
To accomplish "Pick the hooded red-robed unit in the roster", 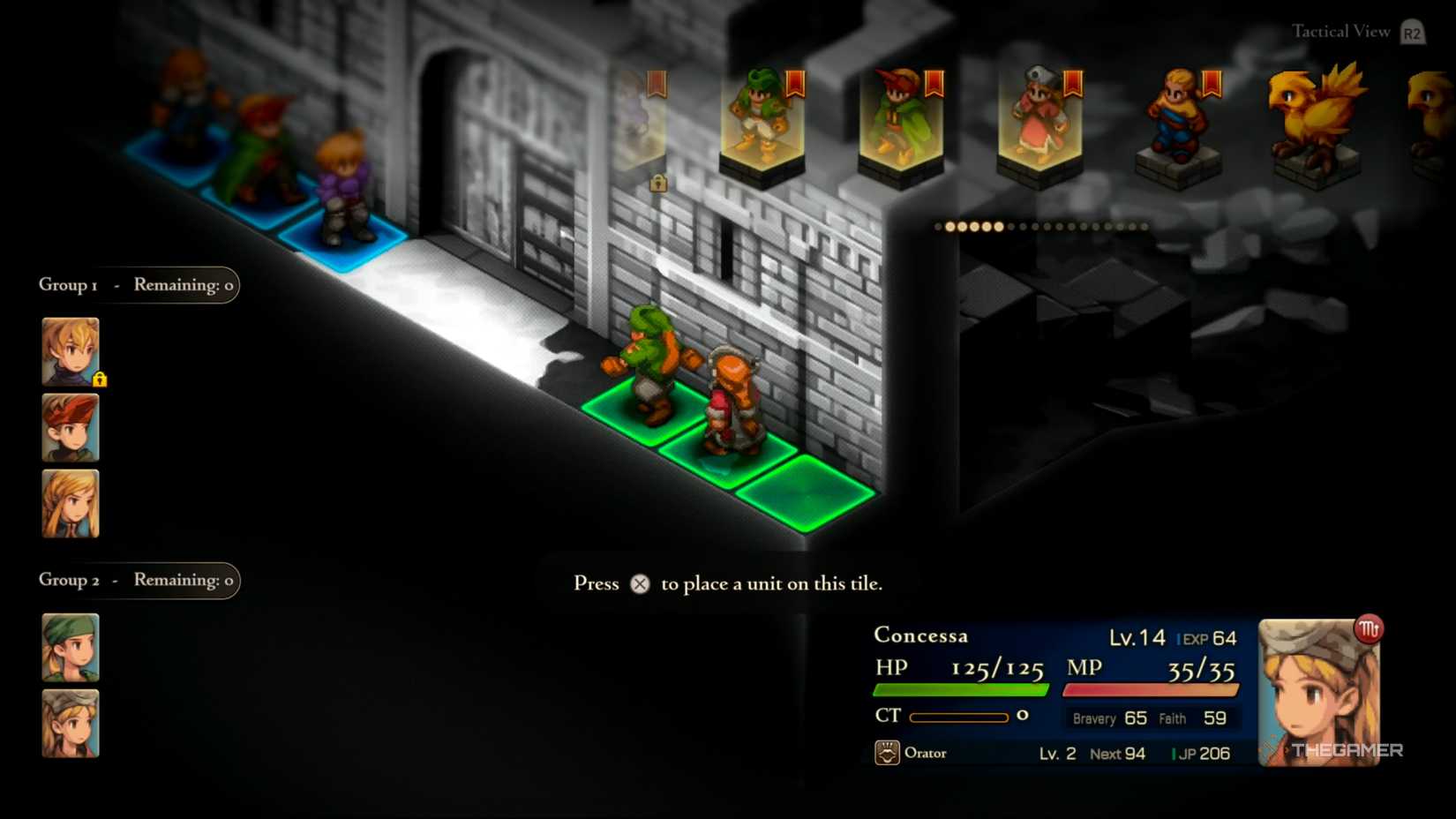I will coord(1039,124).
